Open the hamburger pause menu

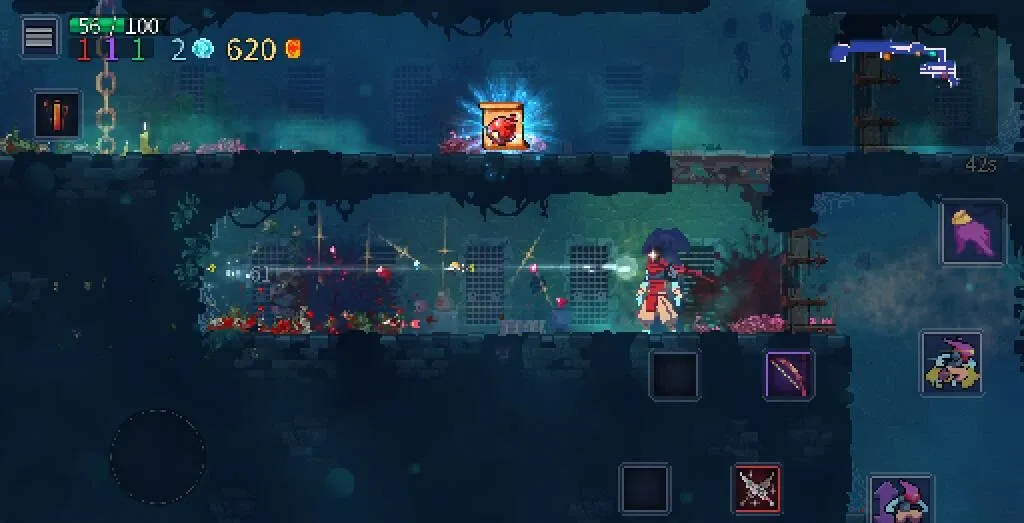tap(40, 38)
